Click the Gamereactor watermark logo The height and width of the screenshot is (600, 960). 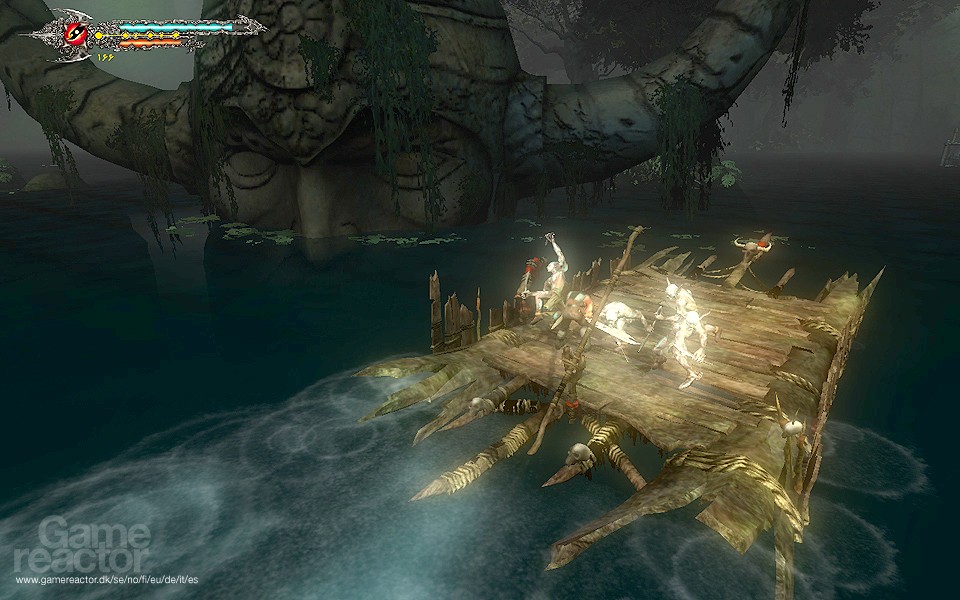point(83,546)
